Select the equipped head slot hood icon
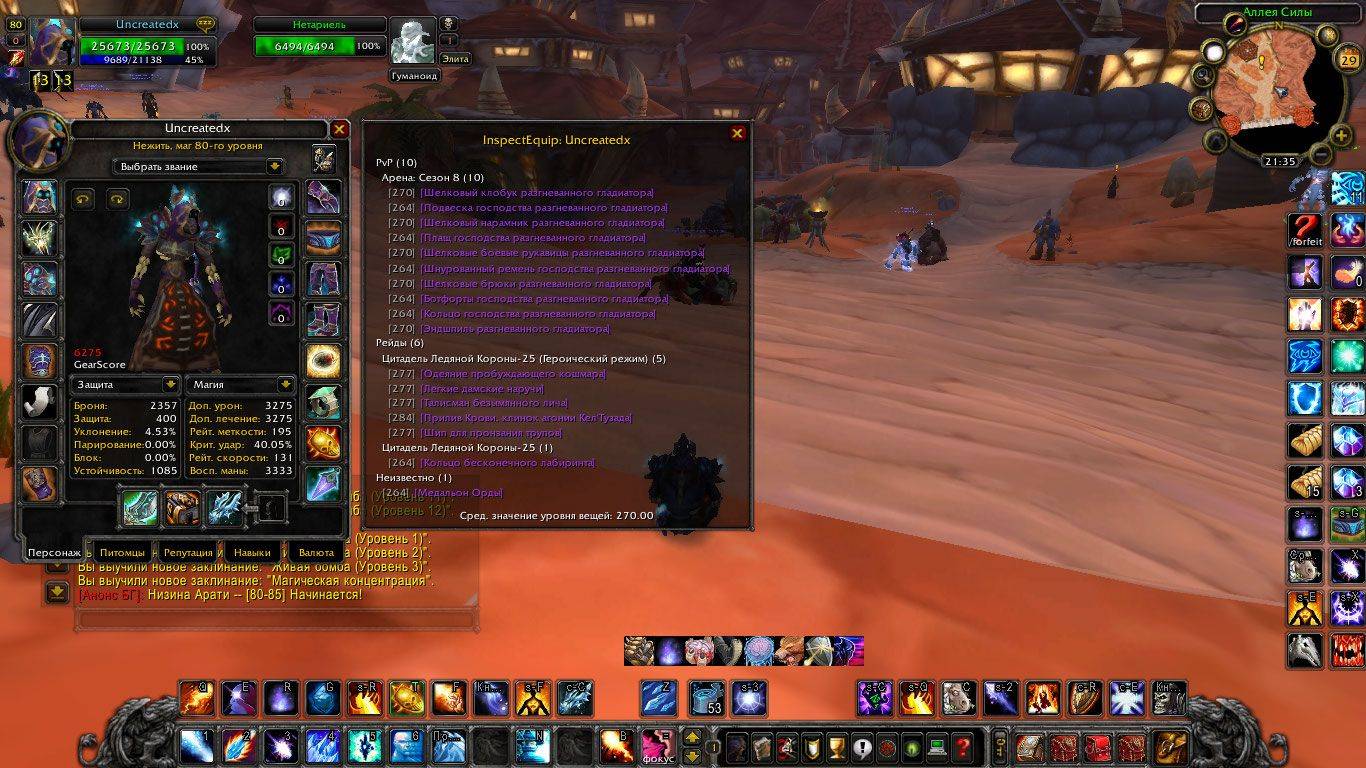The image size is (1366, 768). coord(40,197)
